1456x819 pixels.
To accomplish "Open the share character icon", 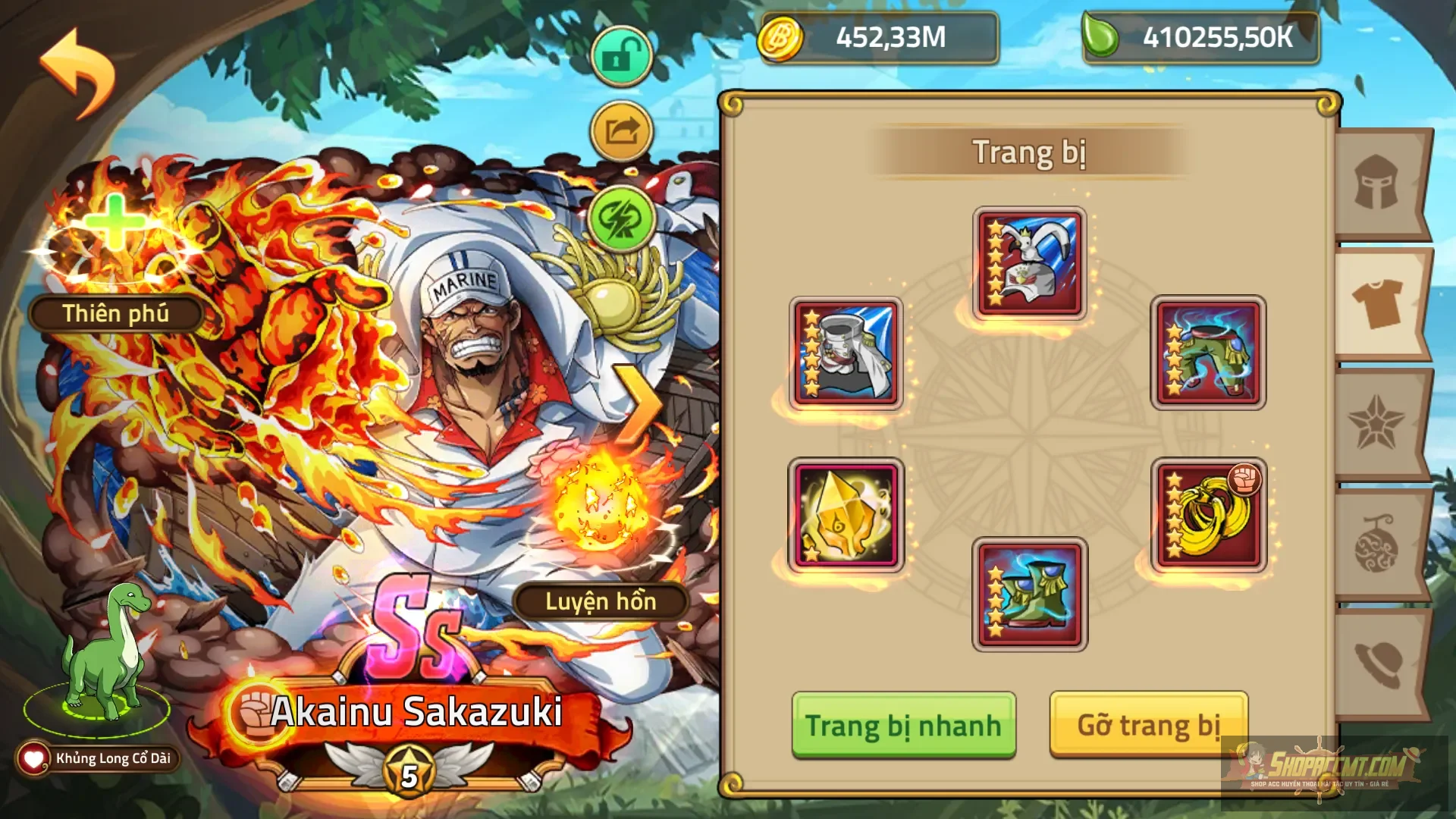I will 620,132.
